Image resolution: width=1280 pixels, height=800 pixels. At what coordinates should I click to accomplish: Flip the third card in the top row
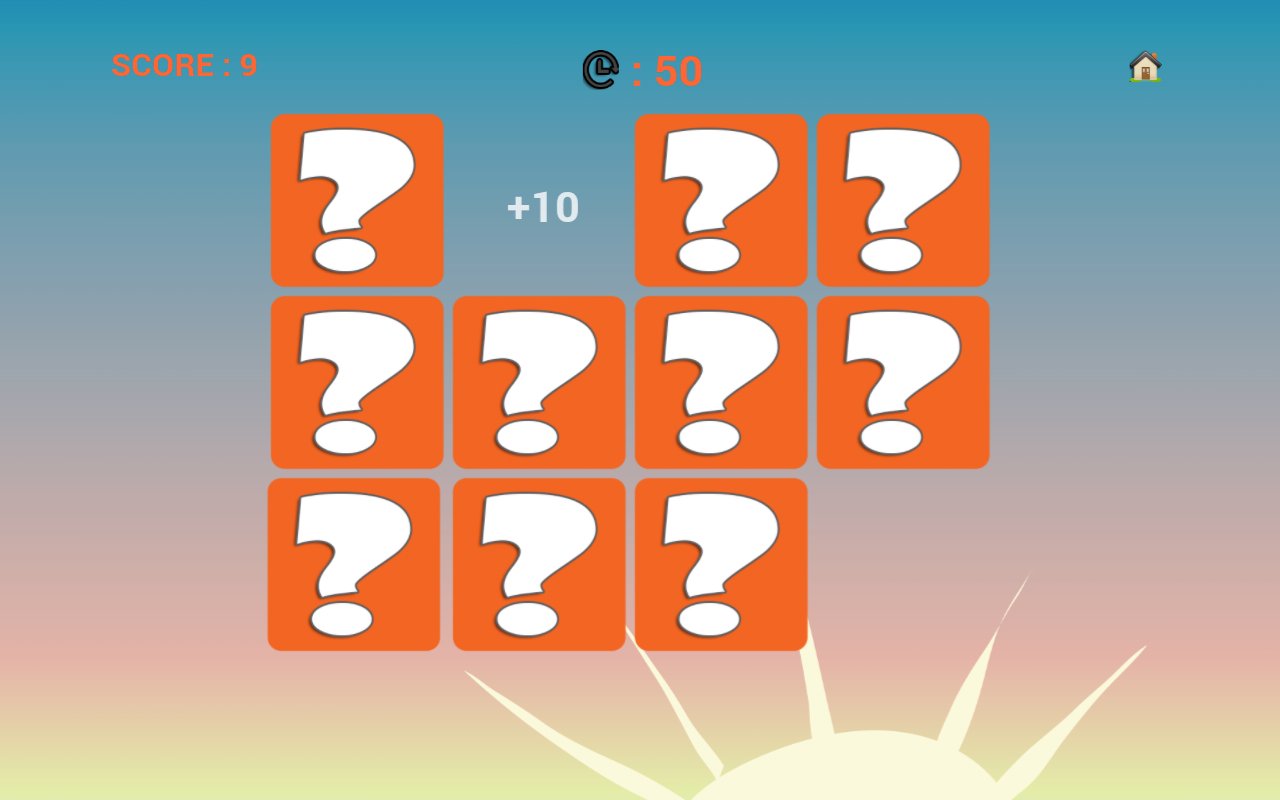pos(721,198)
